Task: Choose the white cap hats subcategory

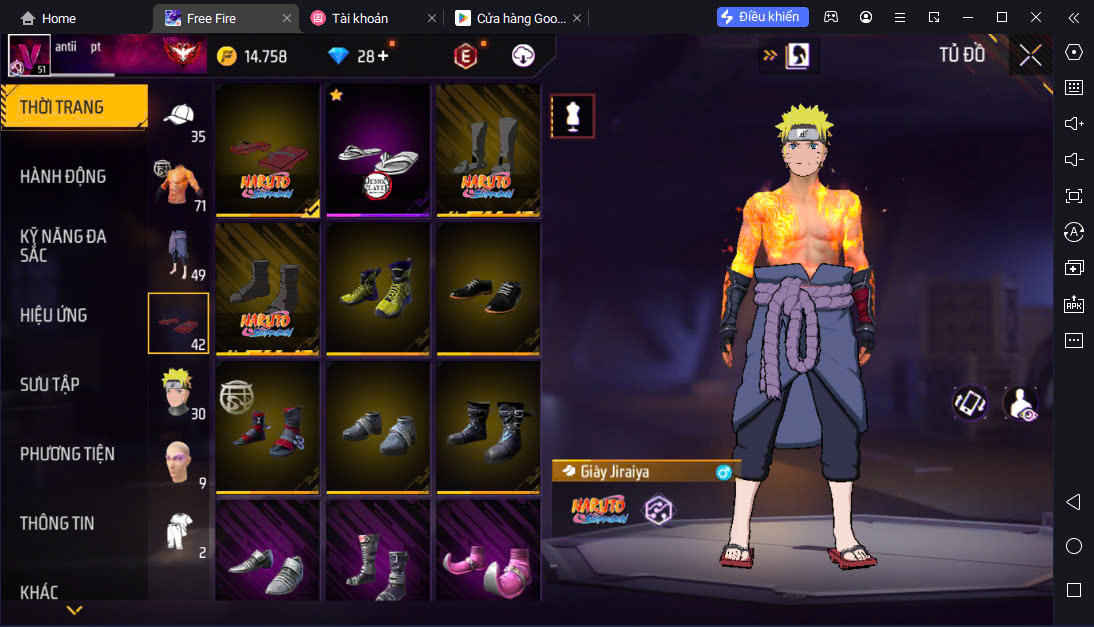Action: point(179,118)
